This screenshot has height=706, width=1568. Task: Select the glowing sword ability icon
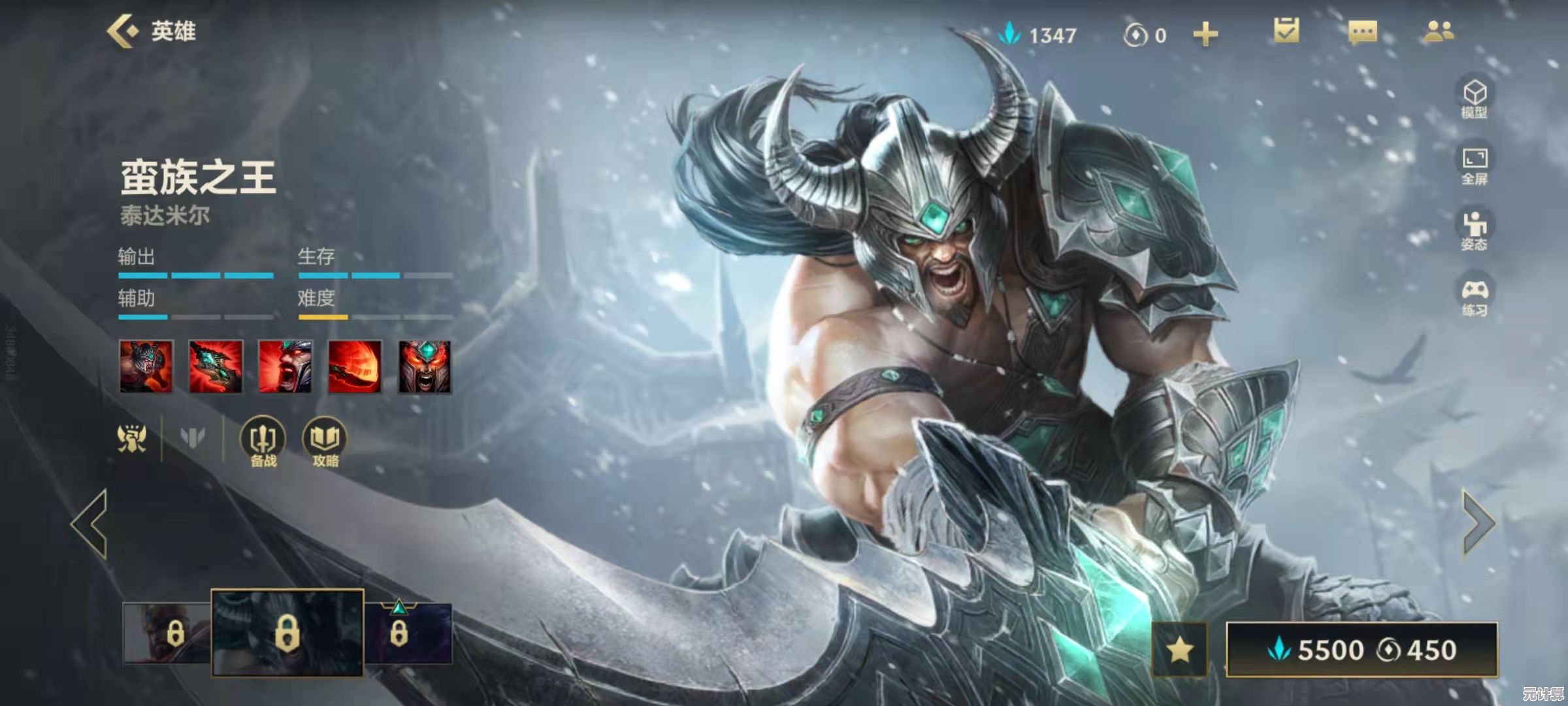216,367
